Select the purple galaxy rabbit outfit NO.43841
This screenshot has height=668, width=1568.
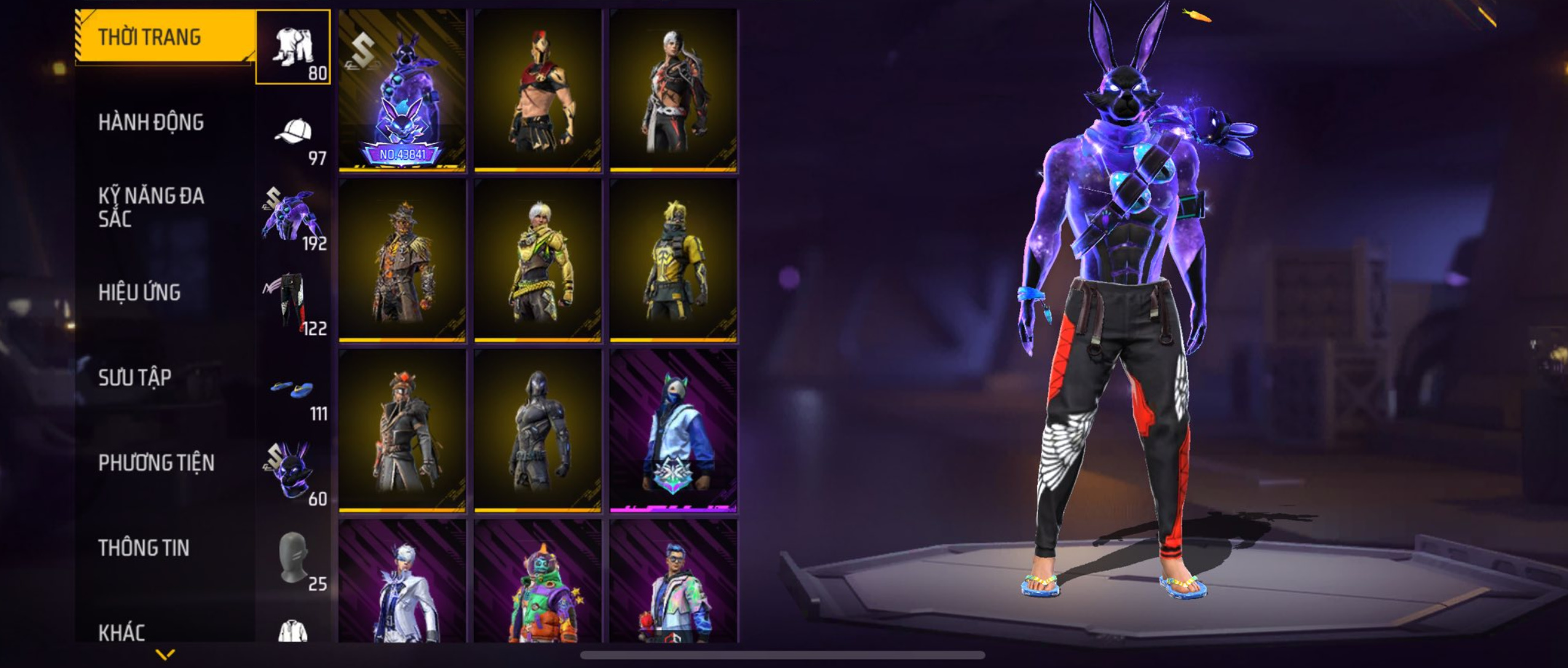(x=402, y=90)
